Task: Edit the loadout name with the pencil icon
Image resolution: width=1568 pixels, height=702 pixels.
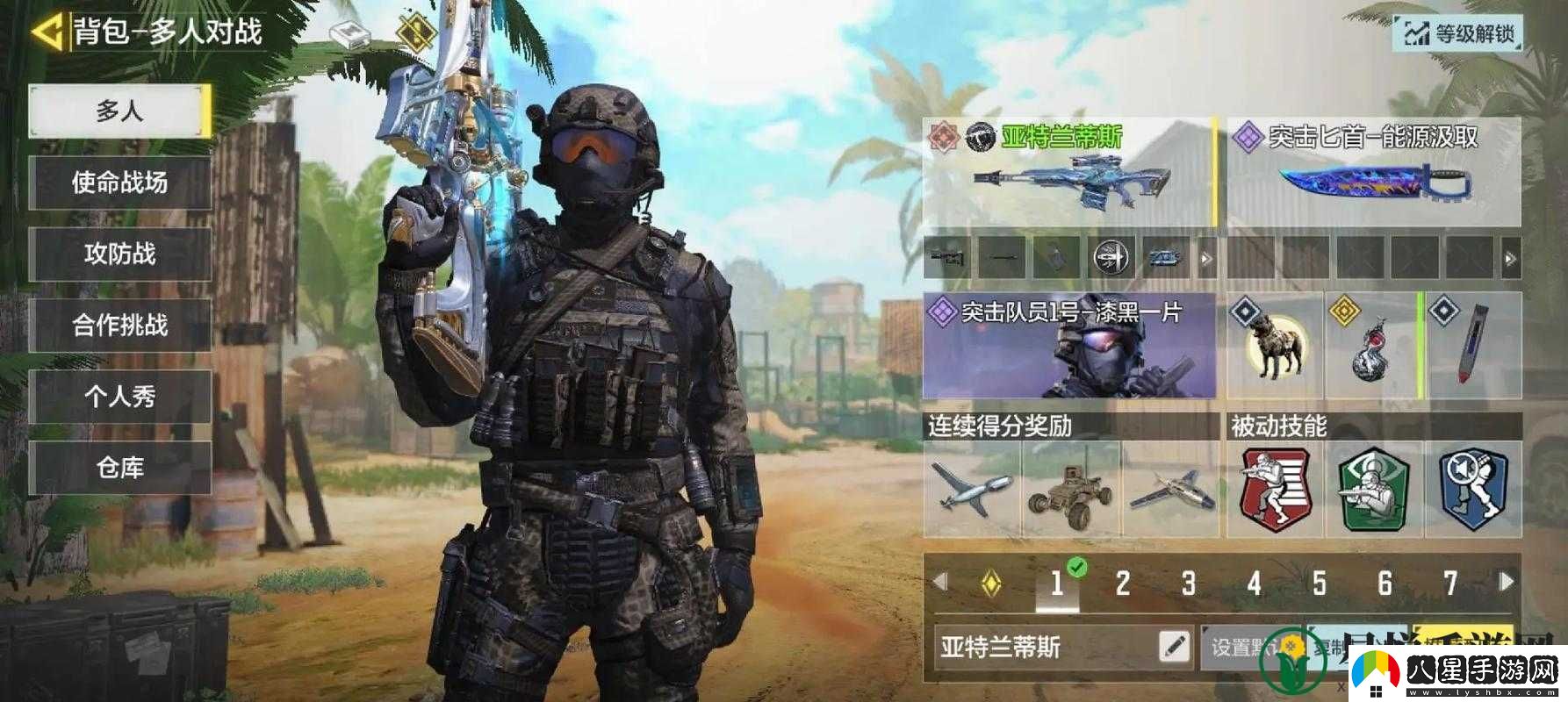Action: (x=1174, y=648)
